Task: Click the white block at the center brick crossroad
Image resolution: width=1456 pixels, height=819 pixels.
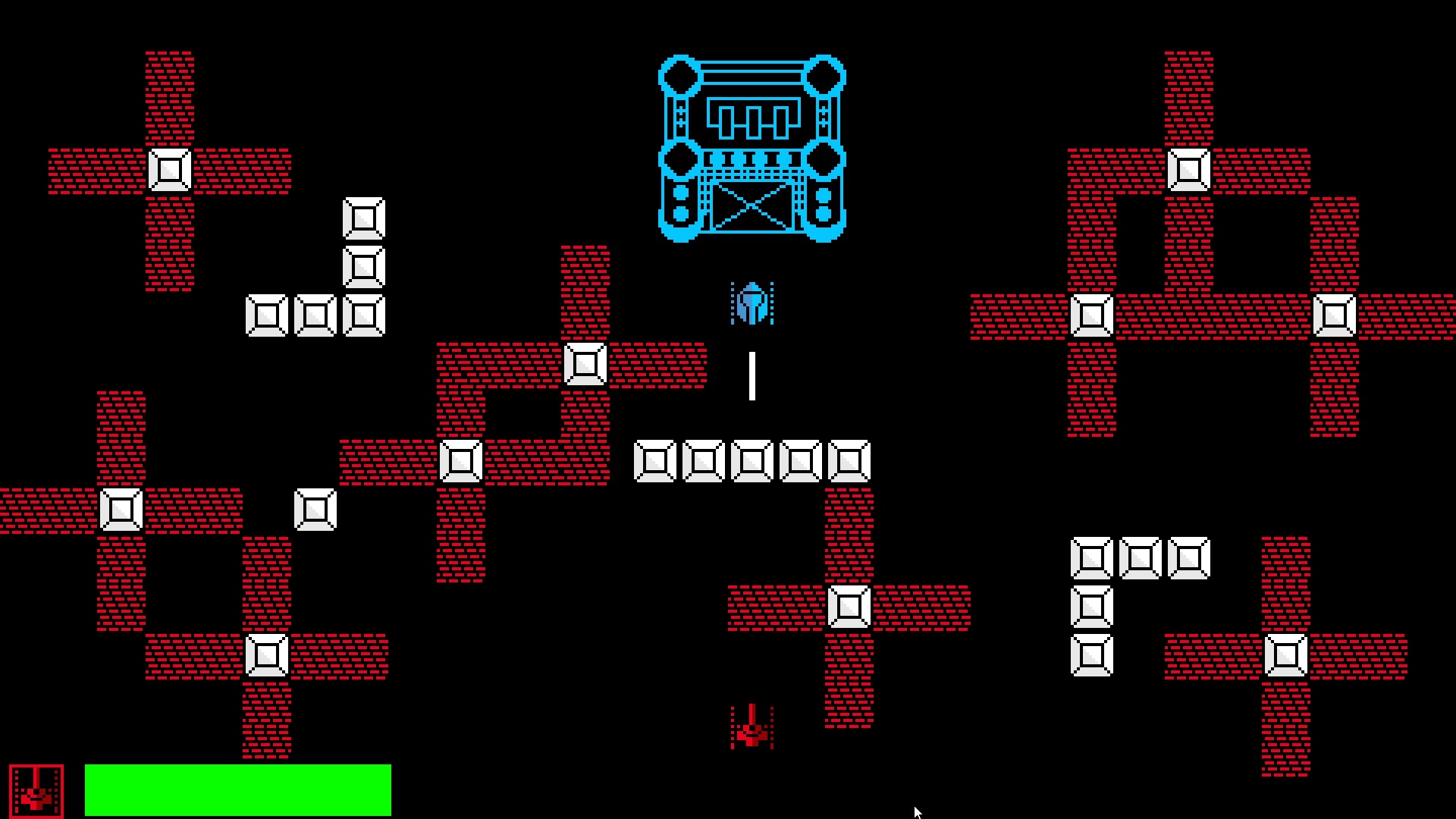Action: [x=584, y=366]
